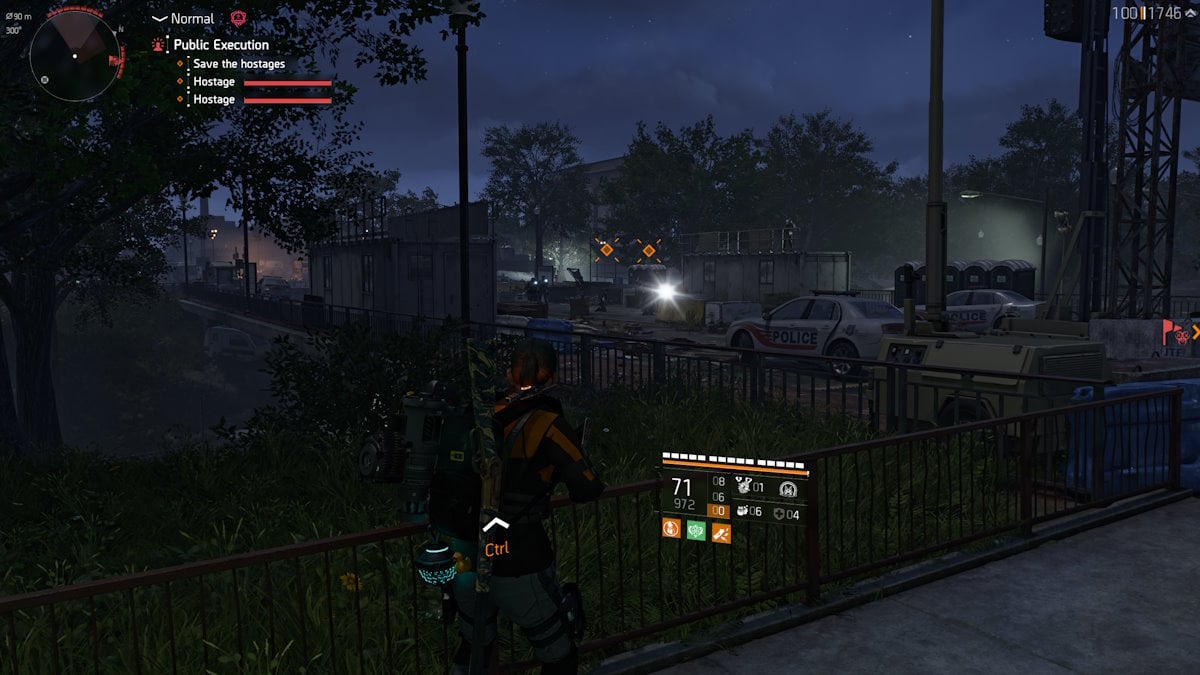The height and width of the screenshot is (675, 1200).
Task: Use the armor kit shield icon
Action: click(x=778, y=514)
